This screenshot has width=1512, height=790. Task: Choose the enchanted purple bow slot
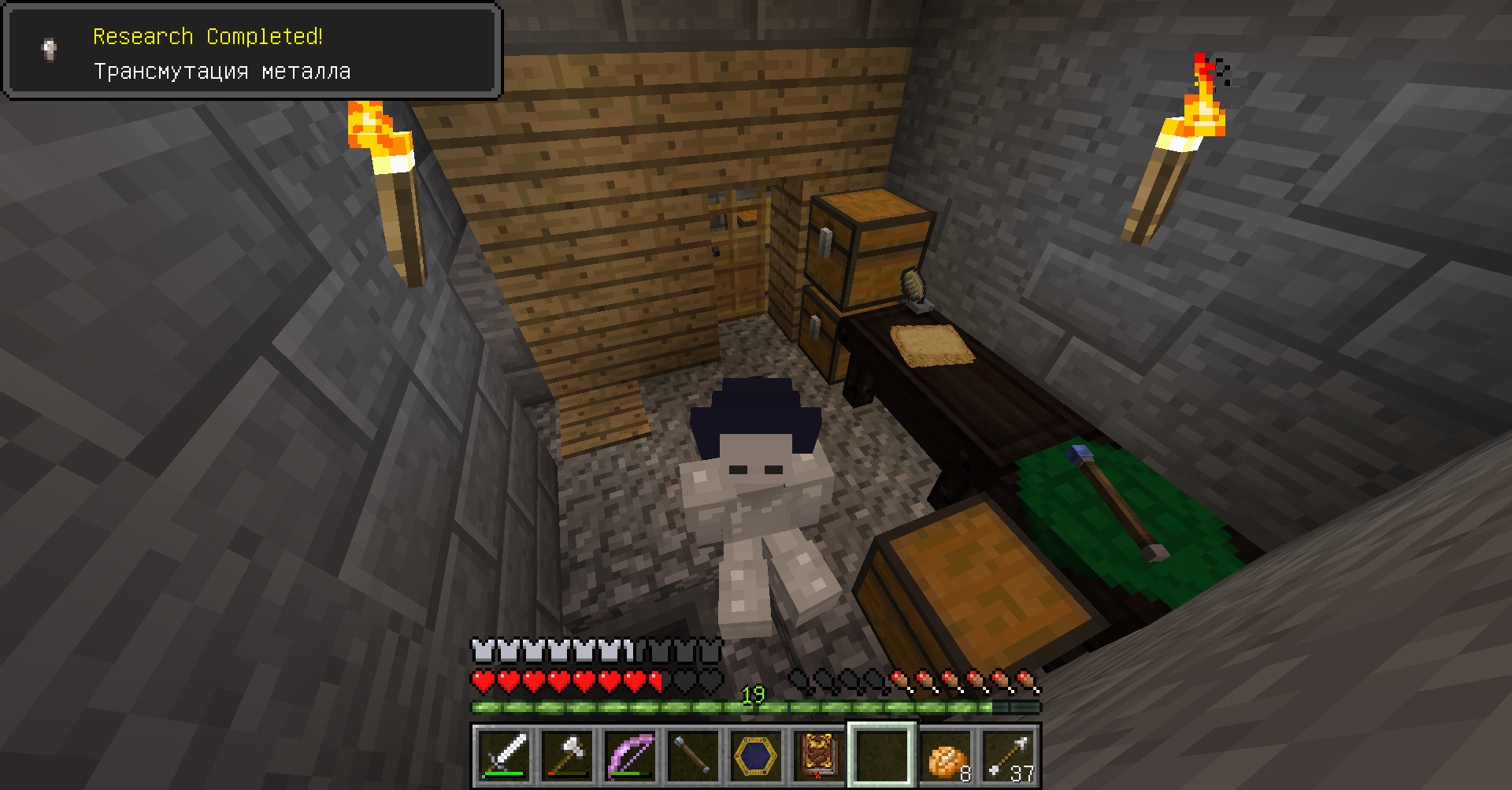(630, 756)
